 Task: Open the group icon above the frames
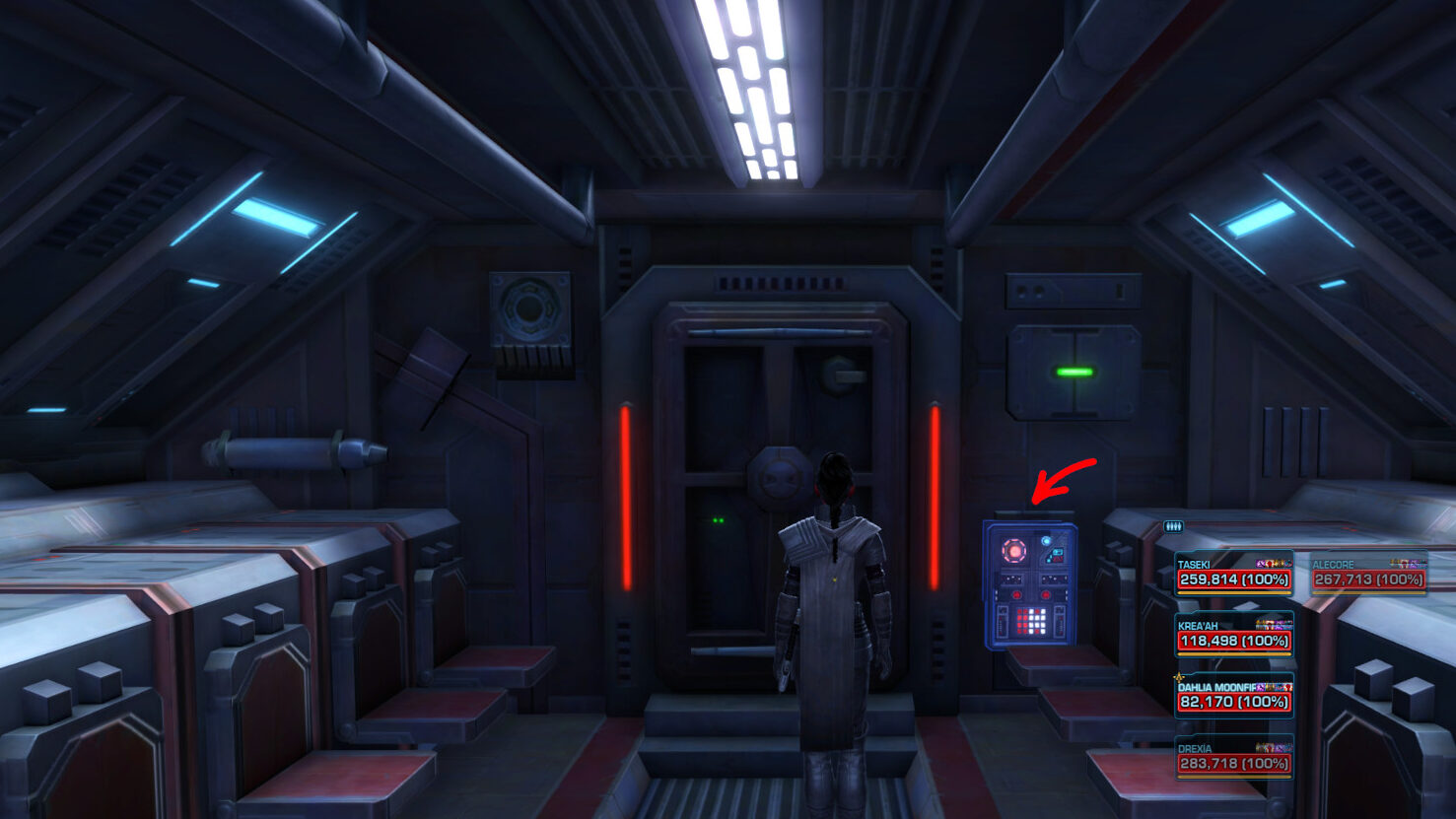tap(1172, 526)
